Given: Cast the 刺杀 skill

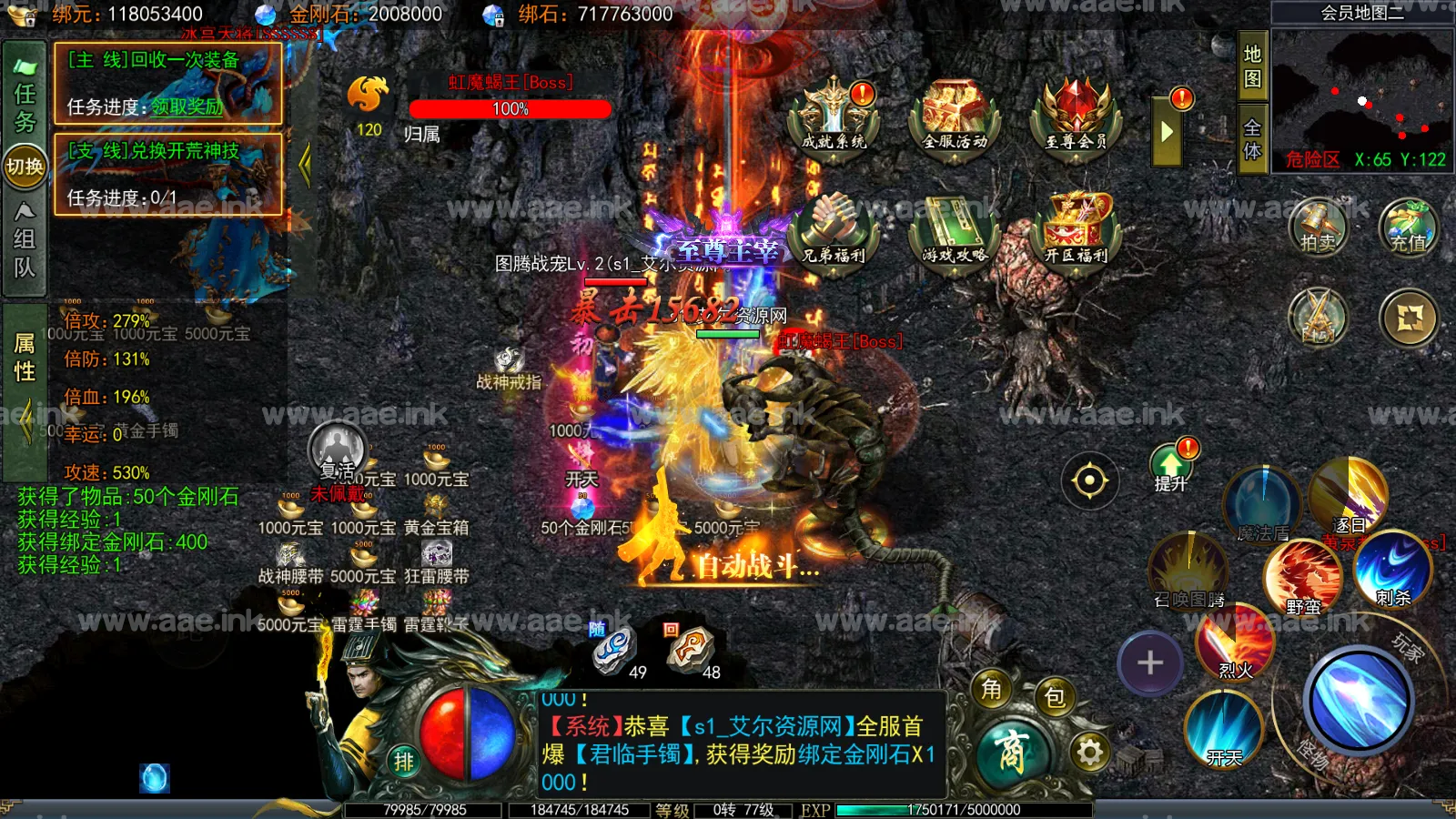Looking at the screenshot, I should 1392,569.
